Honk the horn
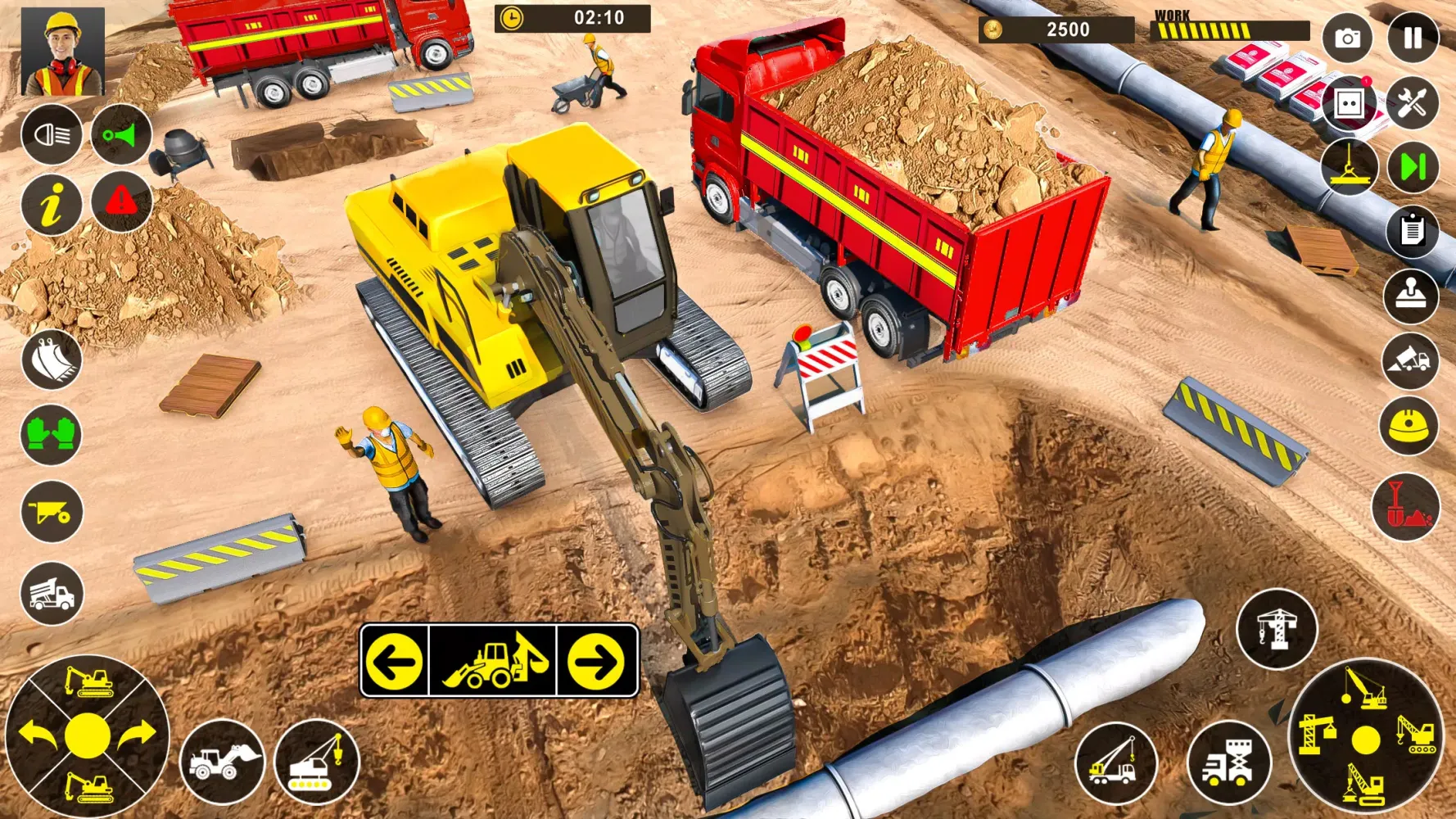1456x819 pixels. pyautogui.click(x=121, y=135)
